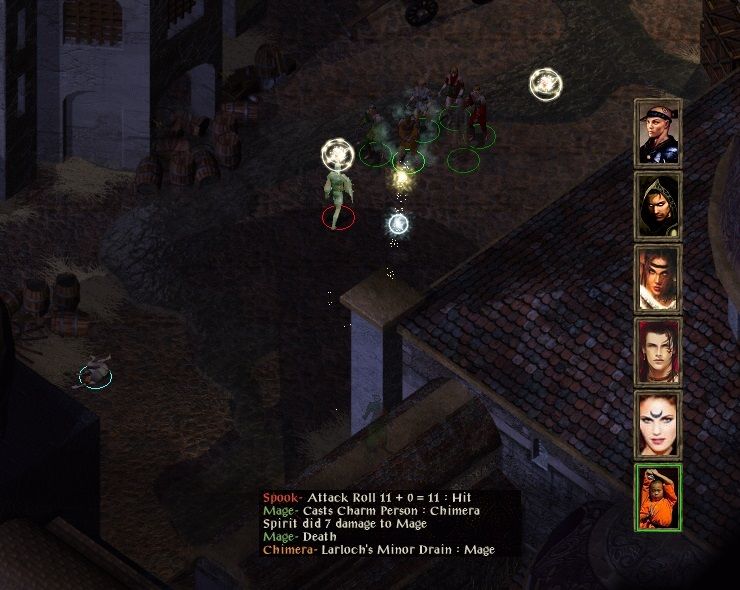
Task: Select the bald headband-wearing character portrait
Action: 658,132
